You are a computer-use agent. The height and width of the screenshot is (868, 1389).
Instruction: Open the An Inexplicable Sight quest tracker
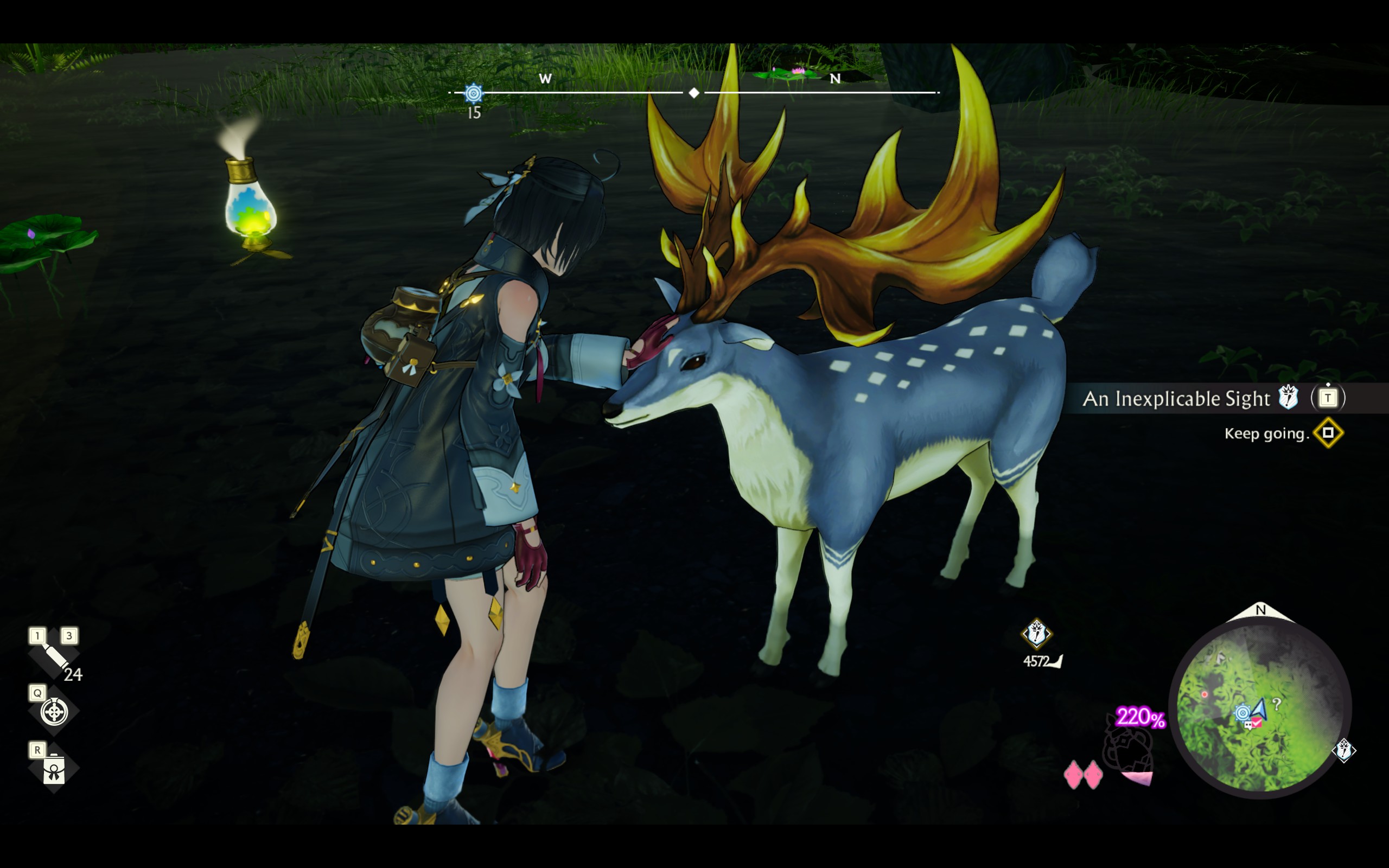click(x=1177, y=398)
